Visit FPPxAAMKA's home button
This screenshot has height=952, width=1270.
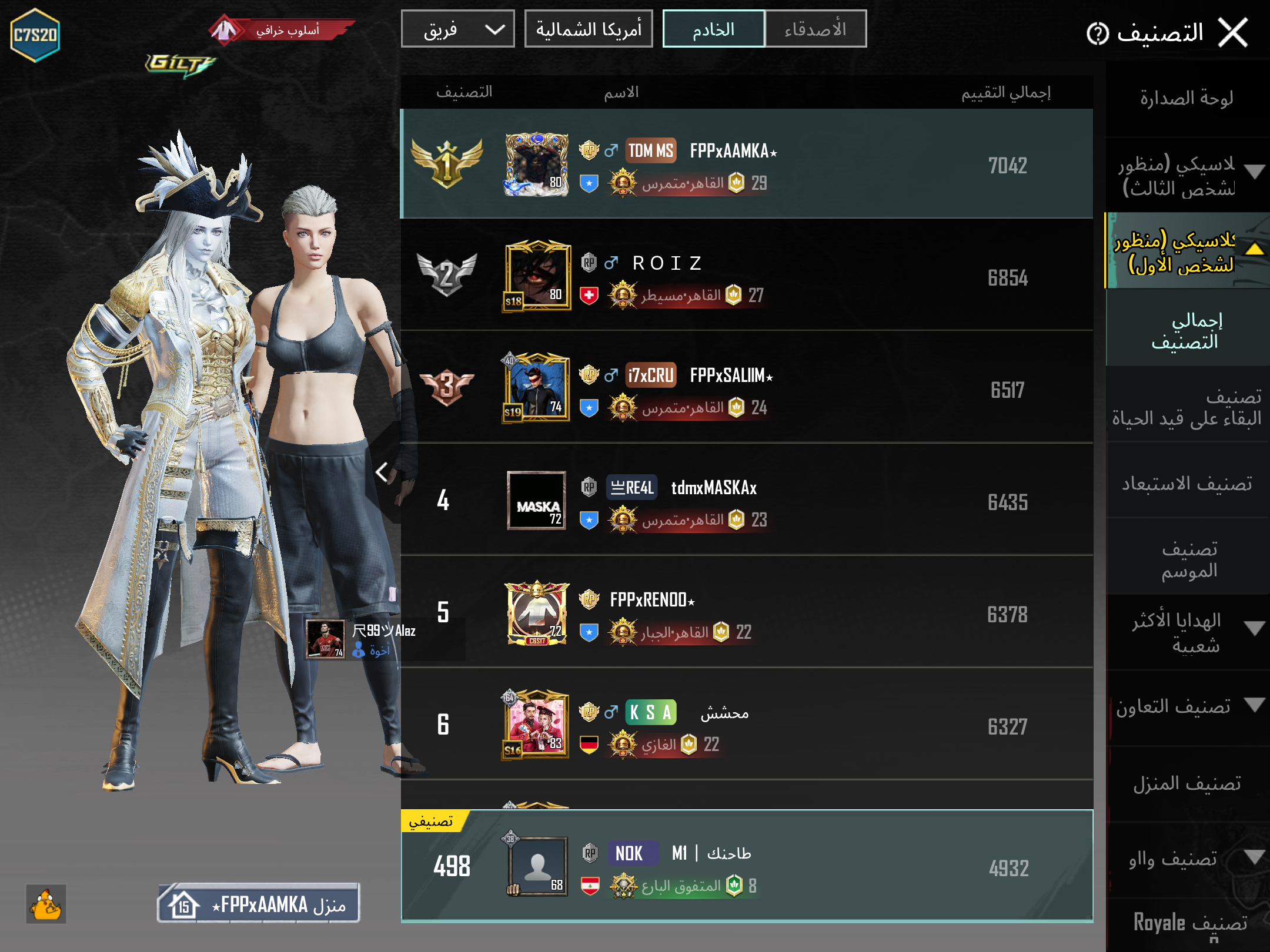259,904
